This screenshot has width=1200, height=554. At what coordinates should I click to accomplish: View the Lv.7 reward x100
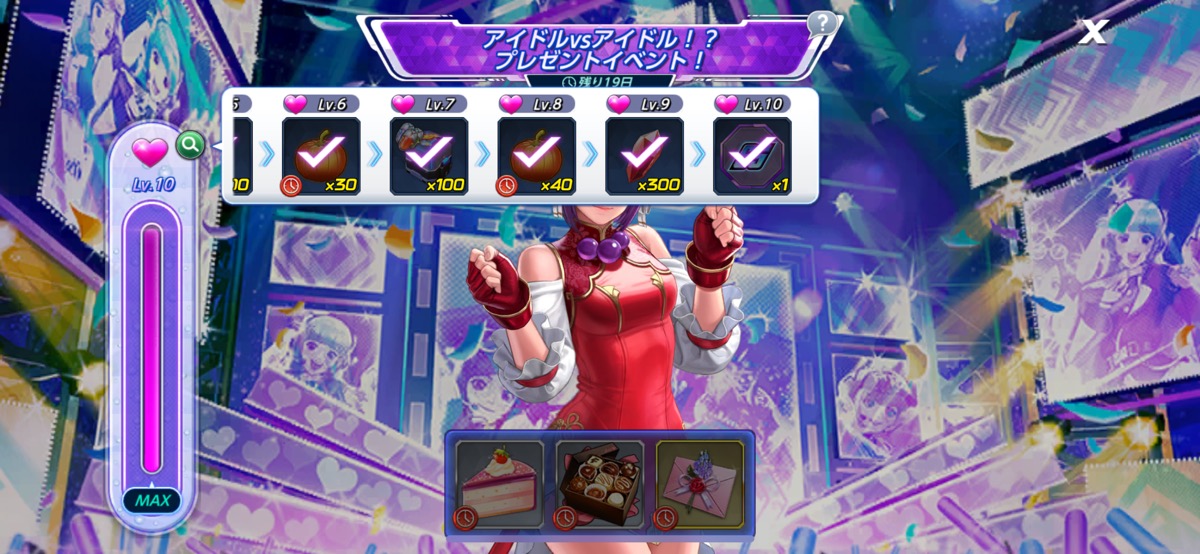[428, 155]
